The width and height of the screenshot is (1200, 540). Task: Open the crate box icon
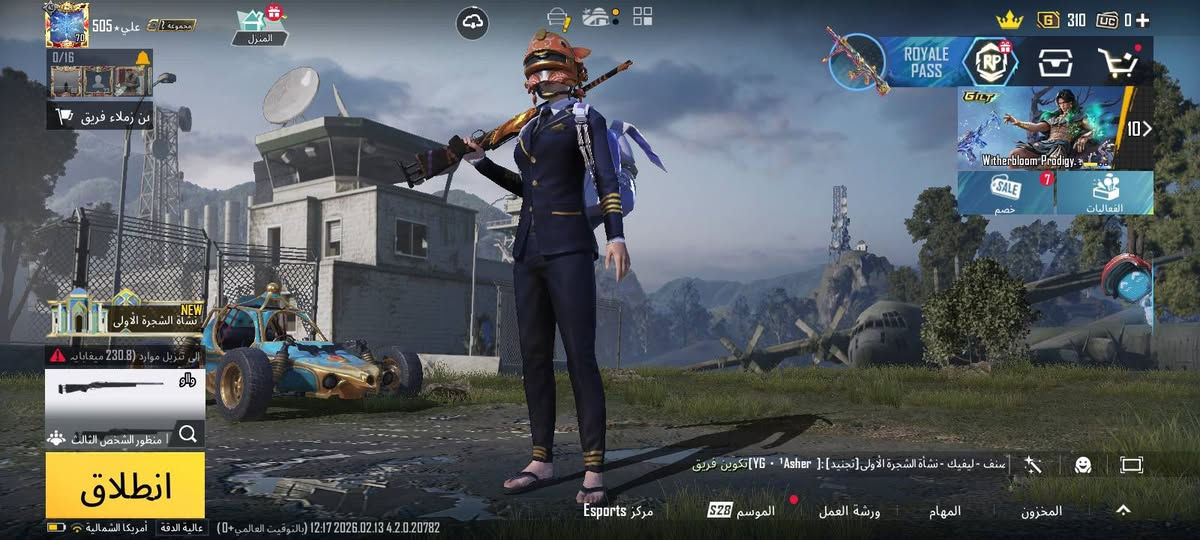point(1055,62)
